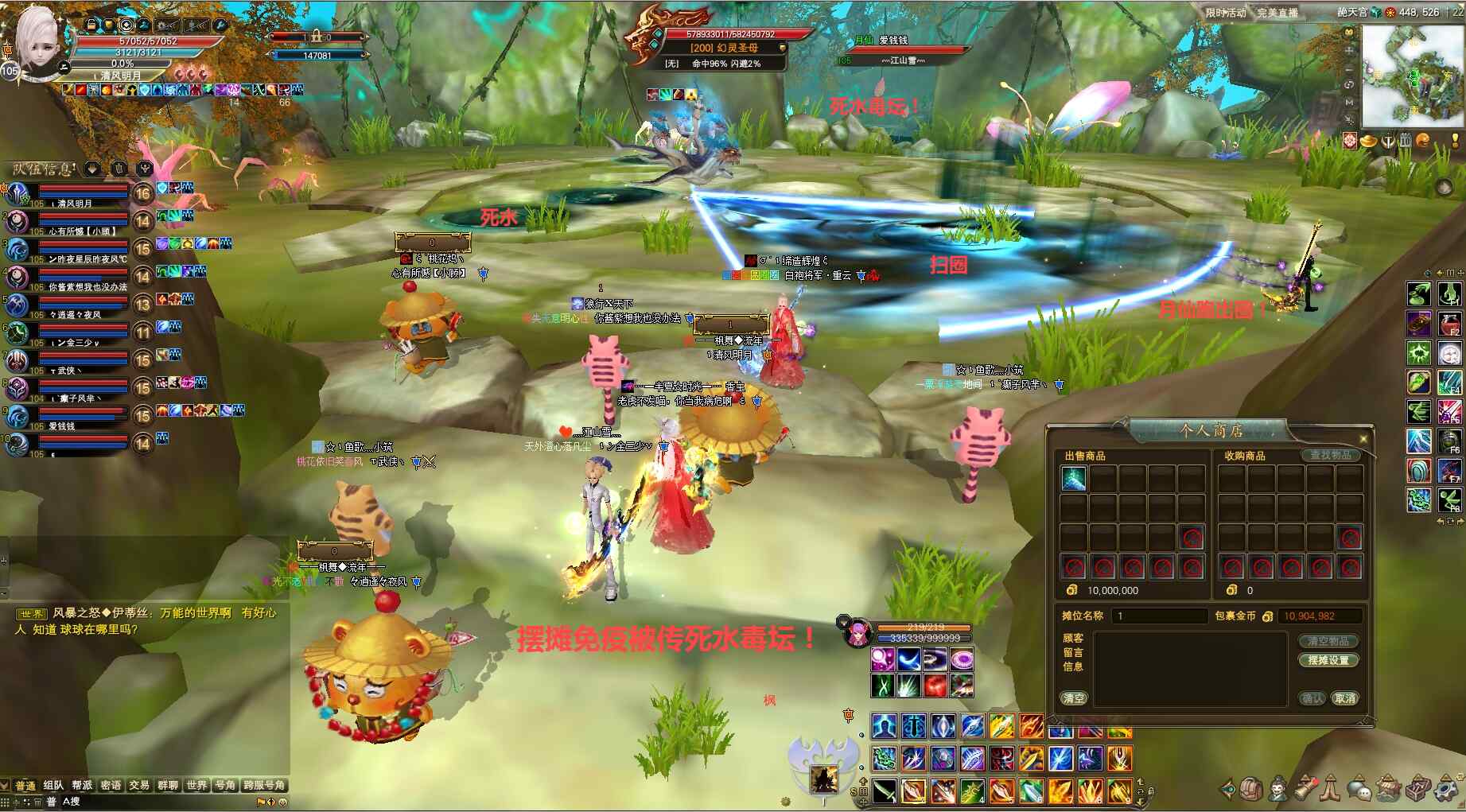Switch to the 组队 chat tab
Viewport: 1466px width, 812px height.
[53, 785]
